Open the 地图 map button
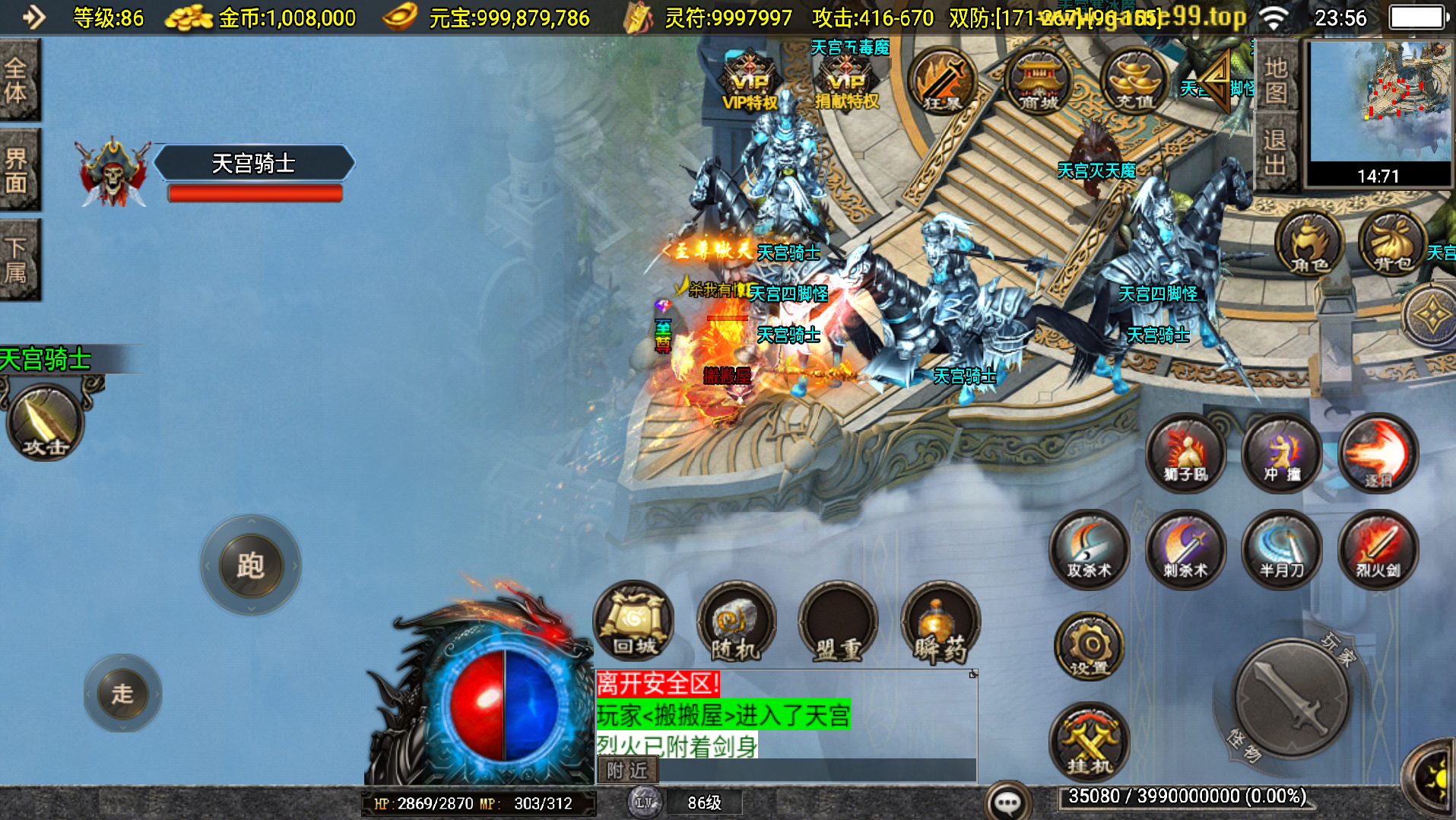1456x820 pixels. coord(1275,80)
